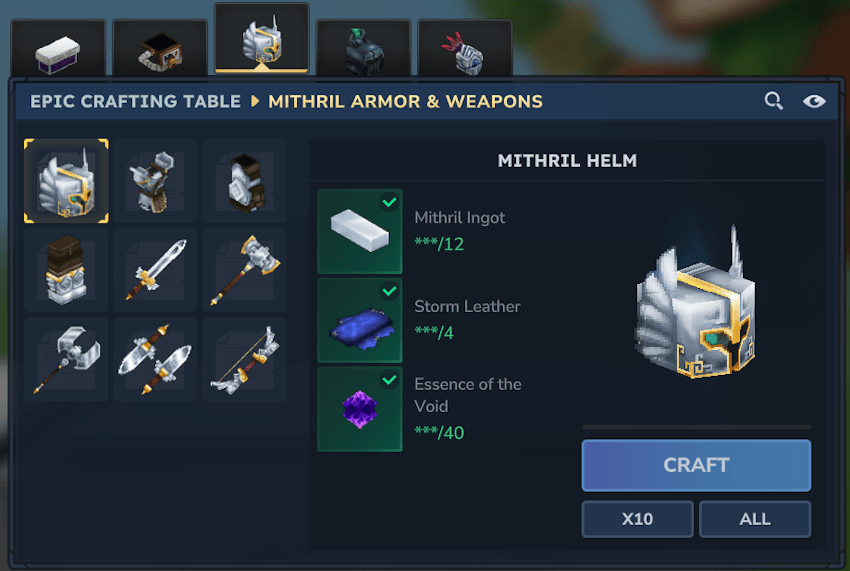Choose the mithril sword recipe
The width and height of the screenshot is (850, 571).
[155, 270]
